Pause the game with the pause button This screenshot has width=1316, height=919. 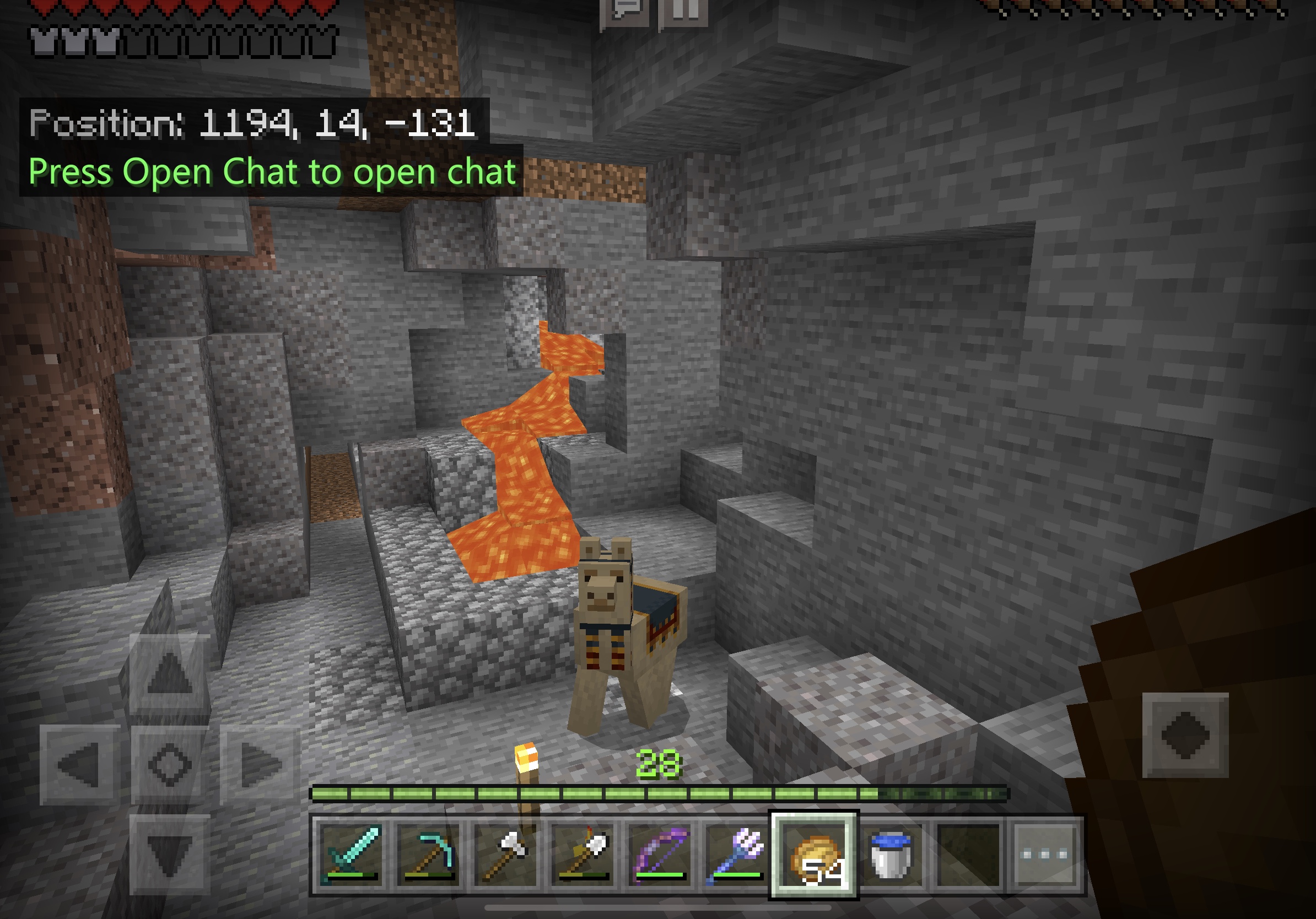(684, 10)
